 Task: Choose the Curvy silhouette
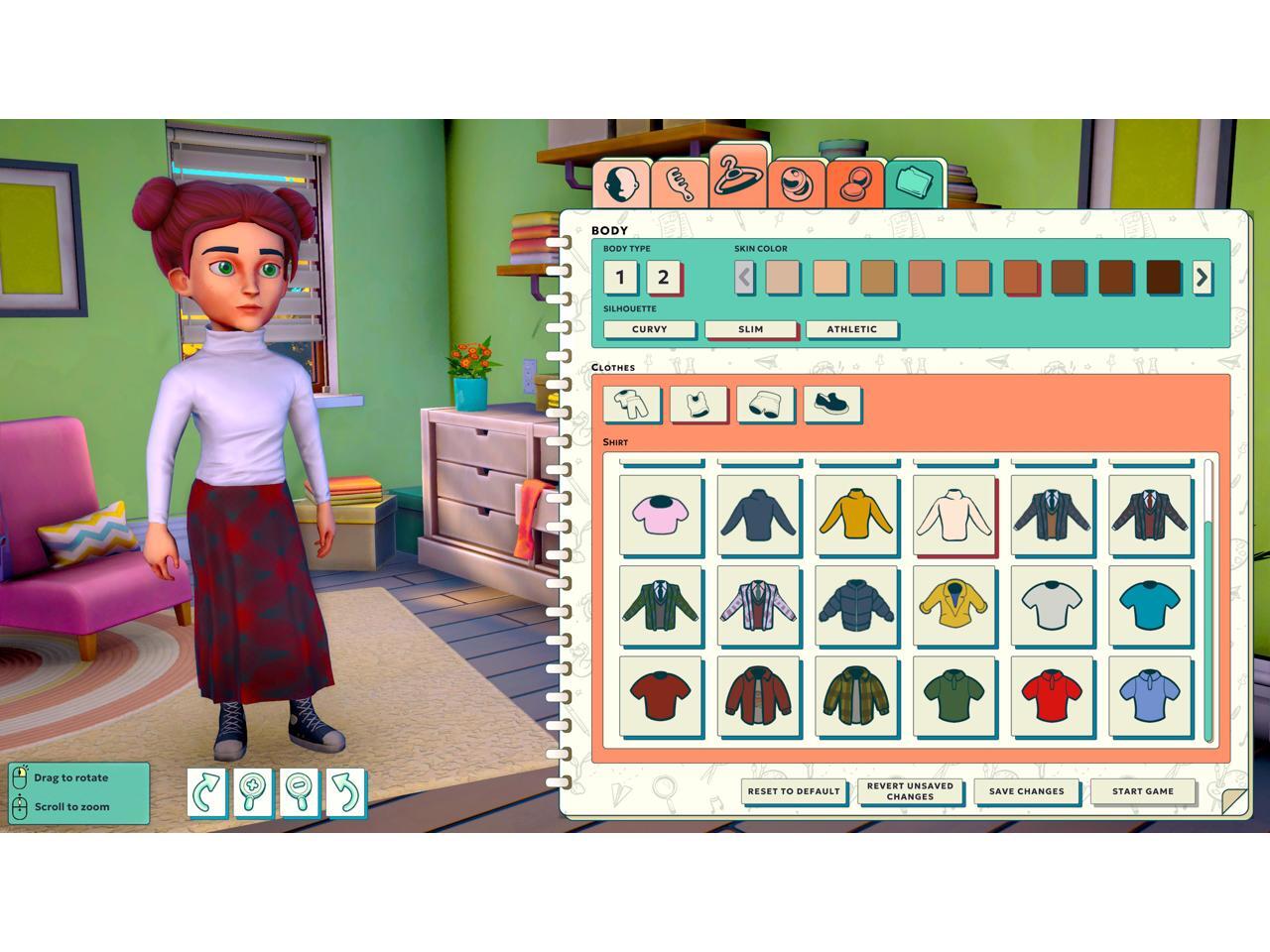coord(649,329)
